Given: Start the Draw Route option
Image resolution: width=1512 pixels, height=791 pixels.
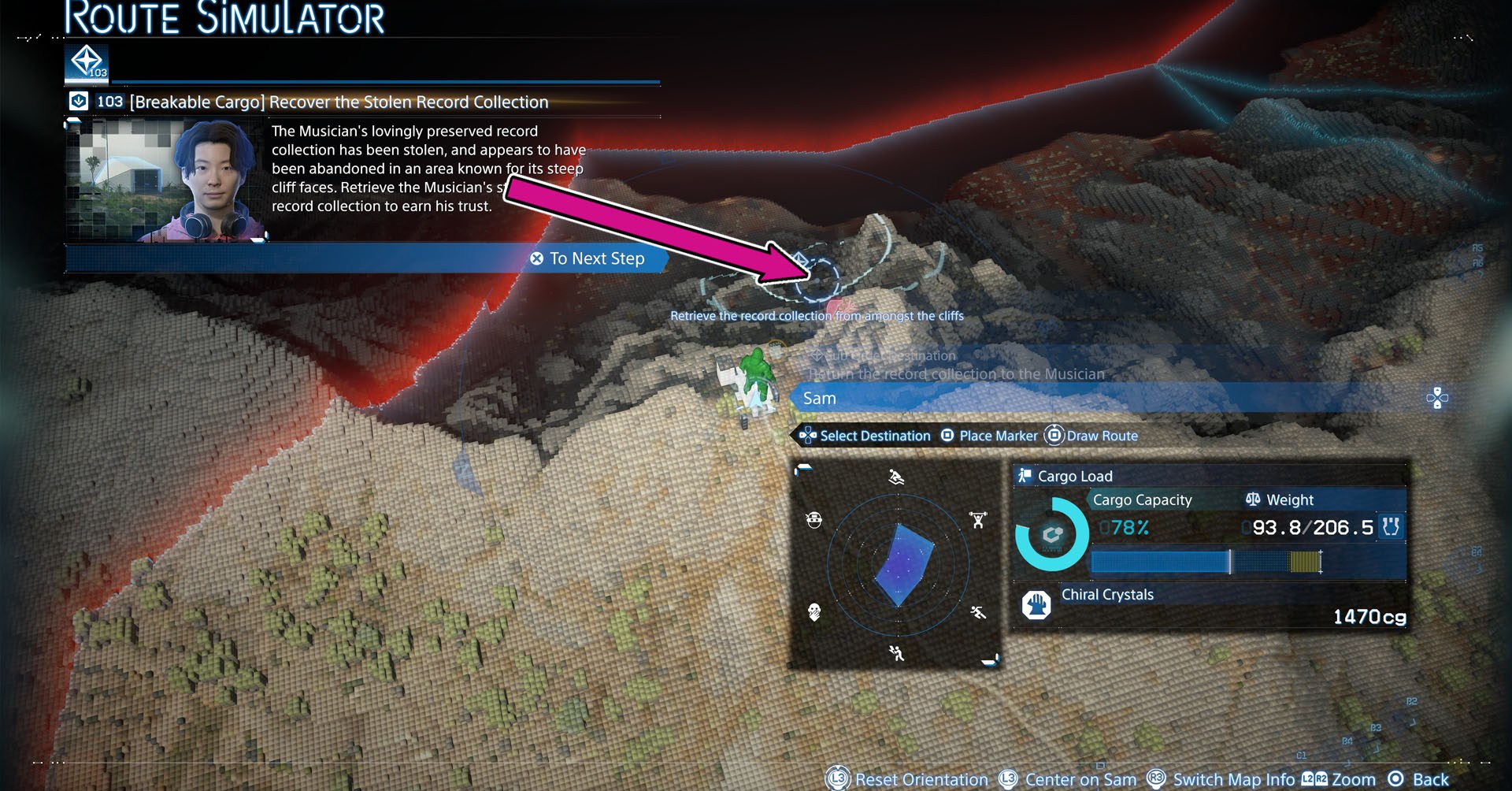Looking at the screenshot, I should [1091, 436].
